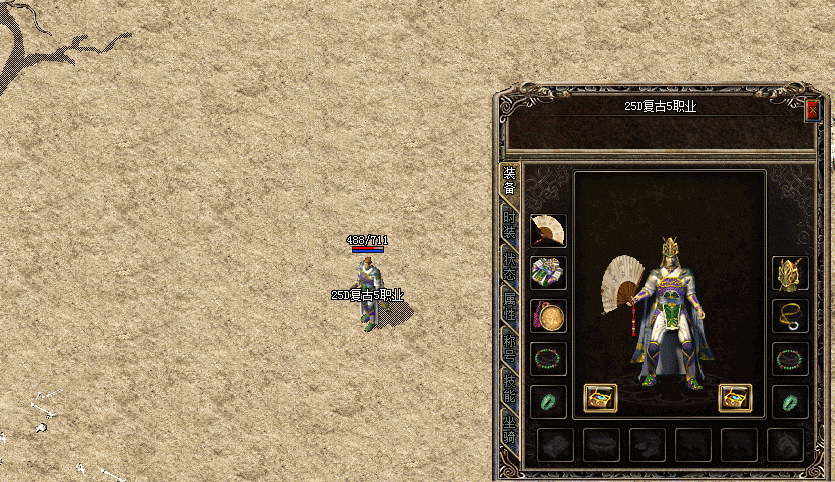
Task: Close the character equipment panel
Action: pyautogui.click(x=812, y=109)
